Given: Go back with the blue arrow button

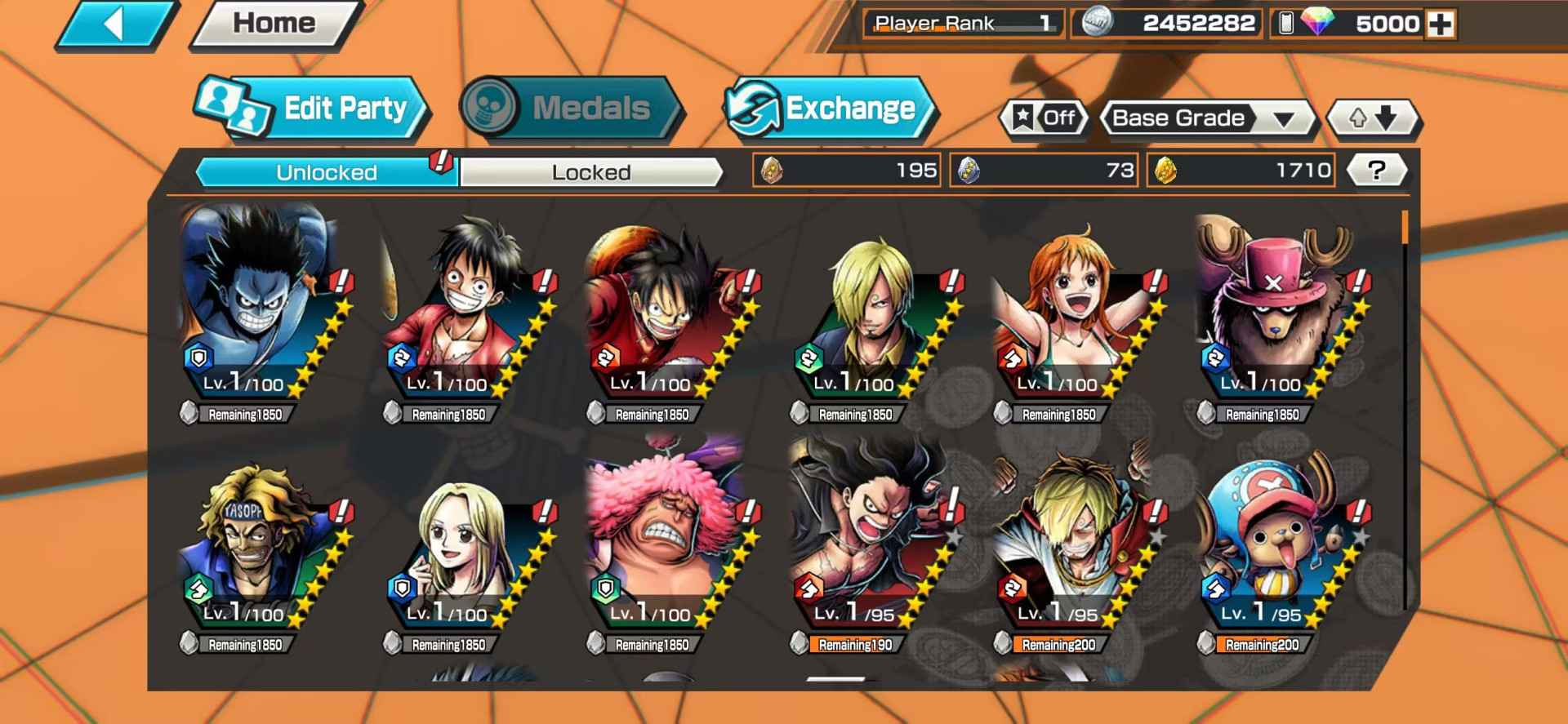Looking at the screenshot, I should click(116, 24).
